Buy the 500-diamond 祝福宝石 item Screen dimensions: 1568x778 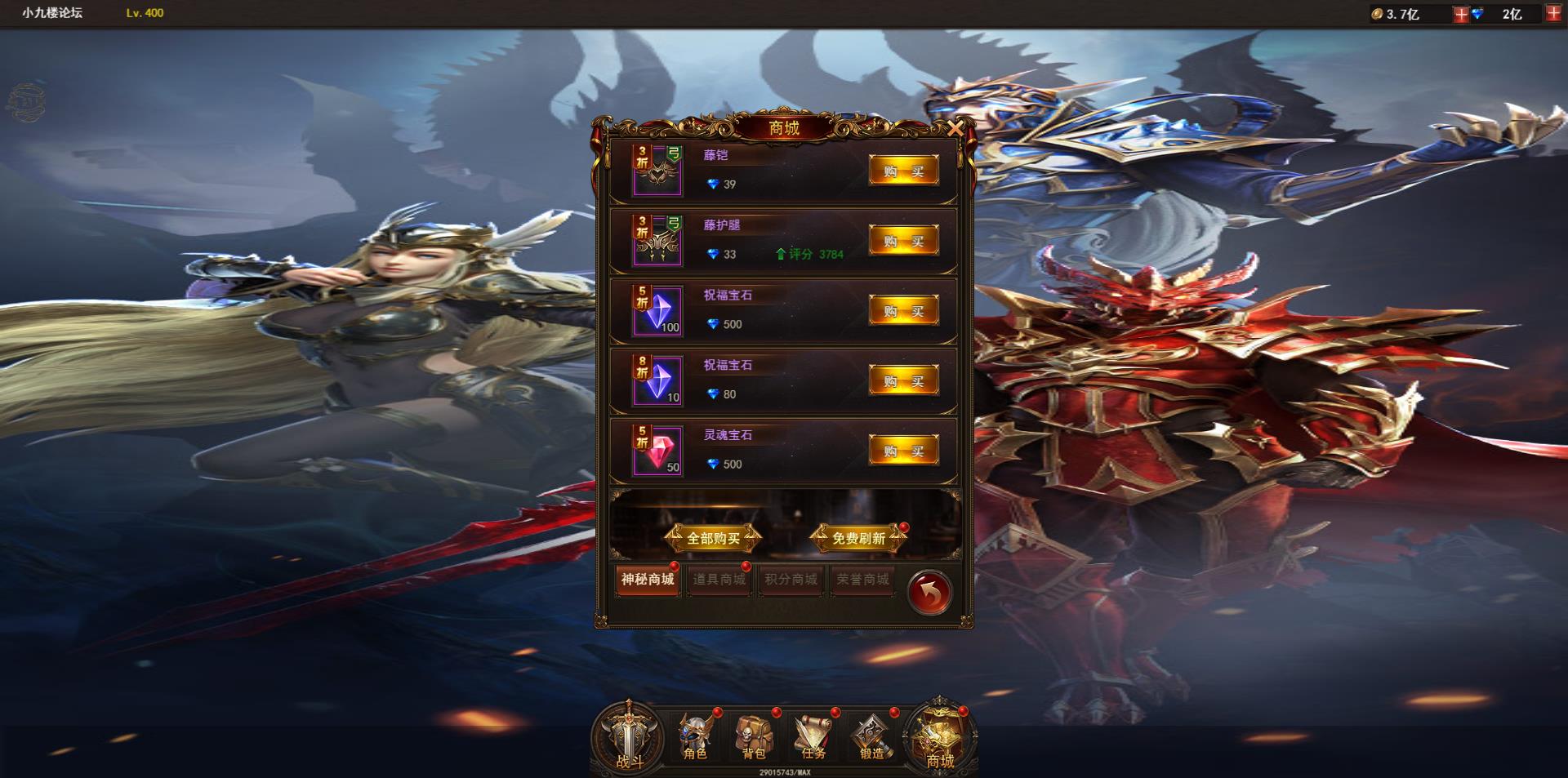coord(903,310)
